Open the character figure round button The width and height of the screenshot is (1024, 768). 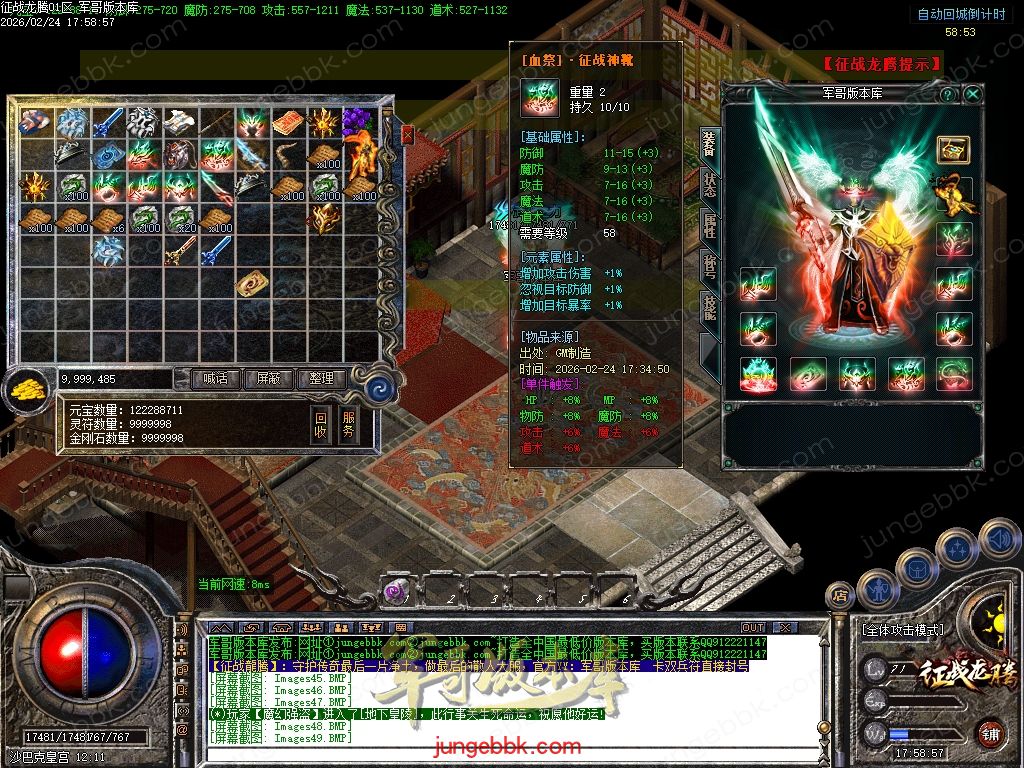876,589
